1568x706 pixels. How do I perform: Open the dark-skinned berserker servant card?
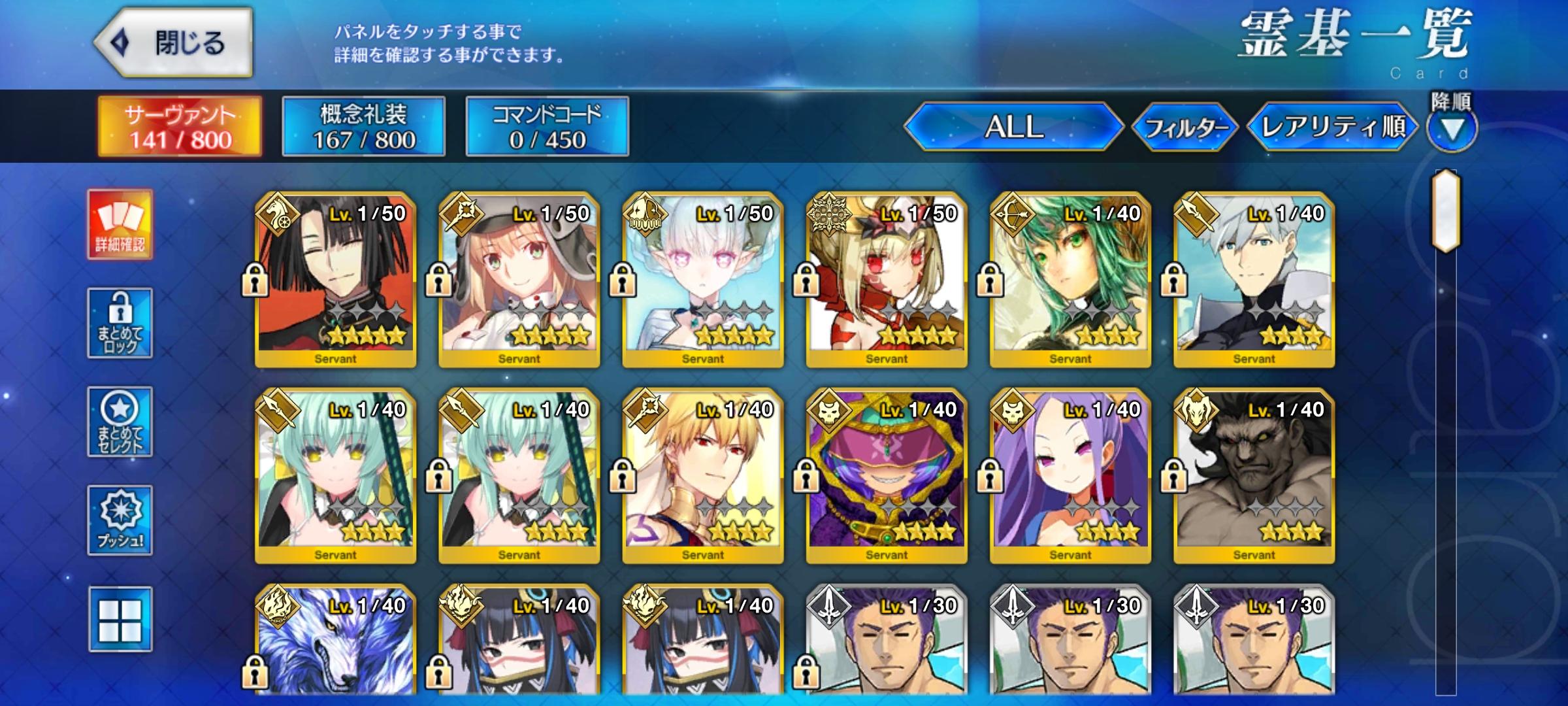pos(1254,475)
